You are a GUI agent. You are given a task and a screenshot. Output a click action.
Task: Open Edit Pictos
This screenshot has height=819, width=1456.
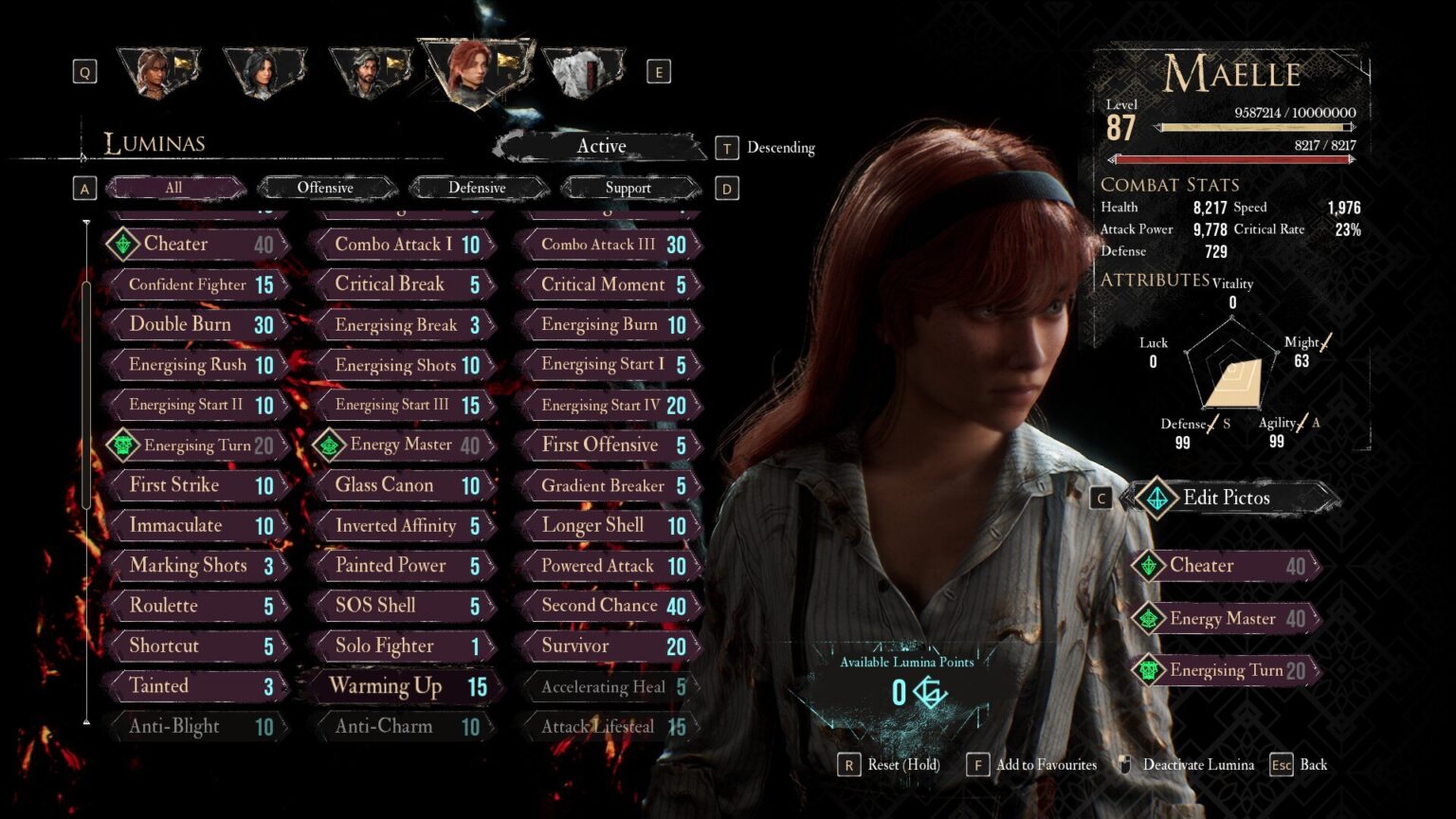1228,497
